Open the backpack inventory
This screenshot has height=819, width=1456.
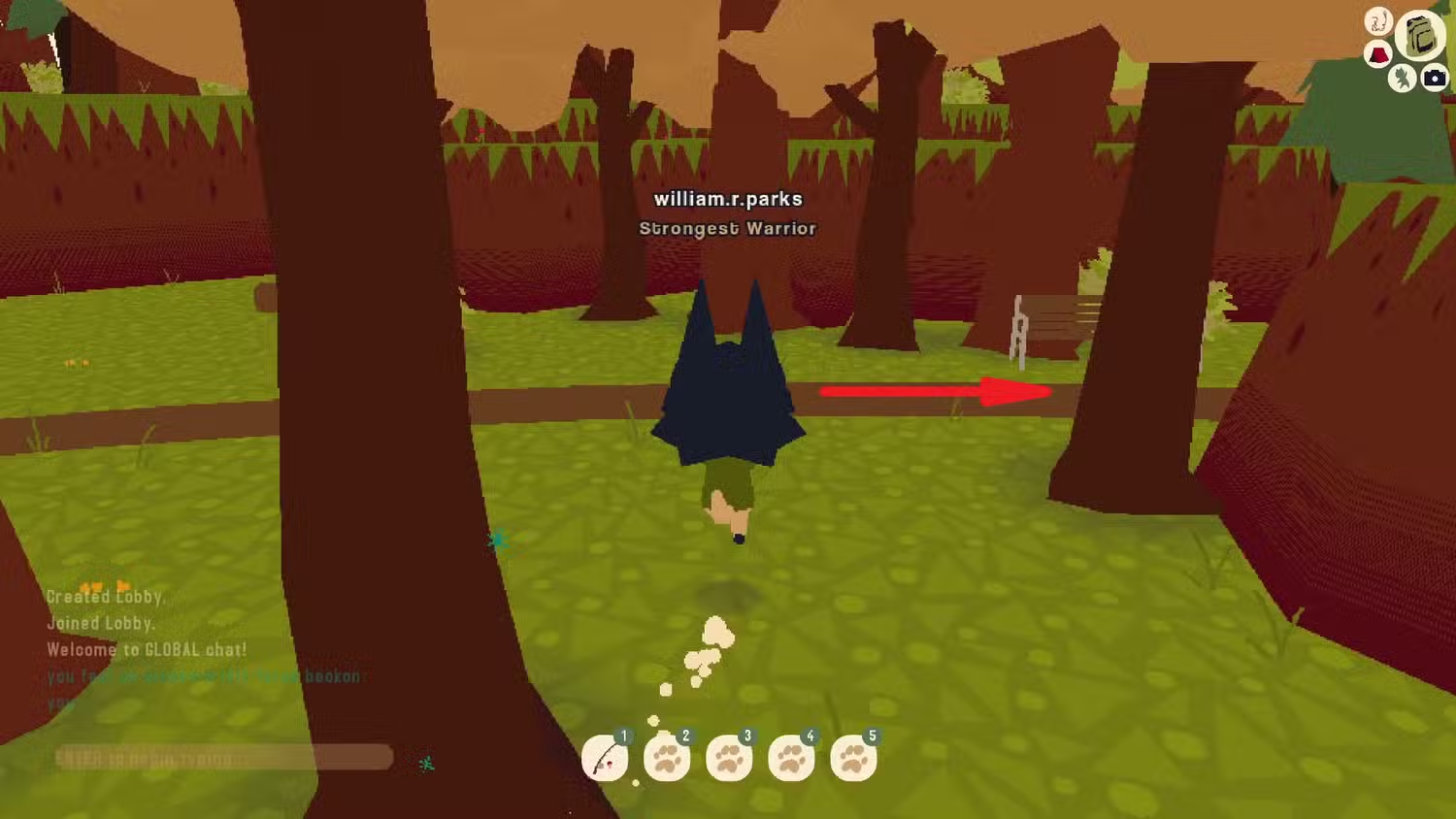pos(1419,35)
